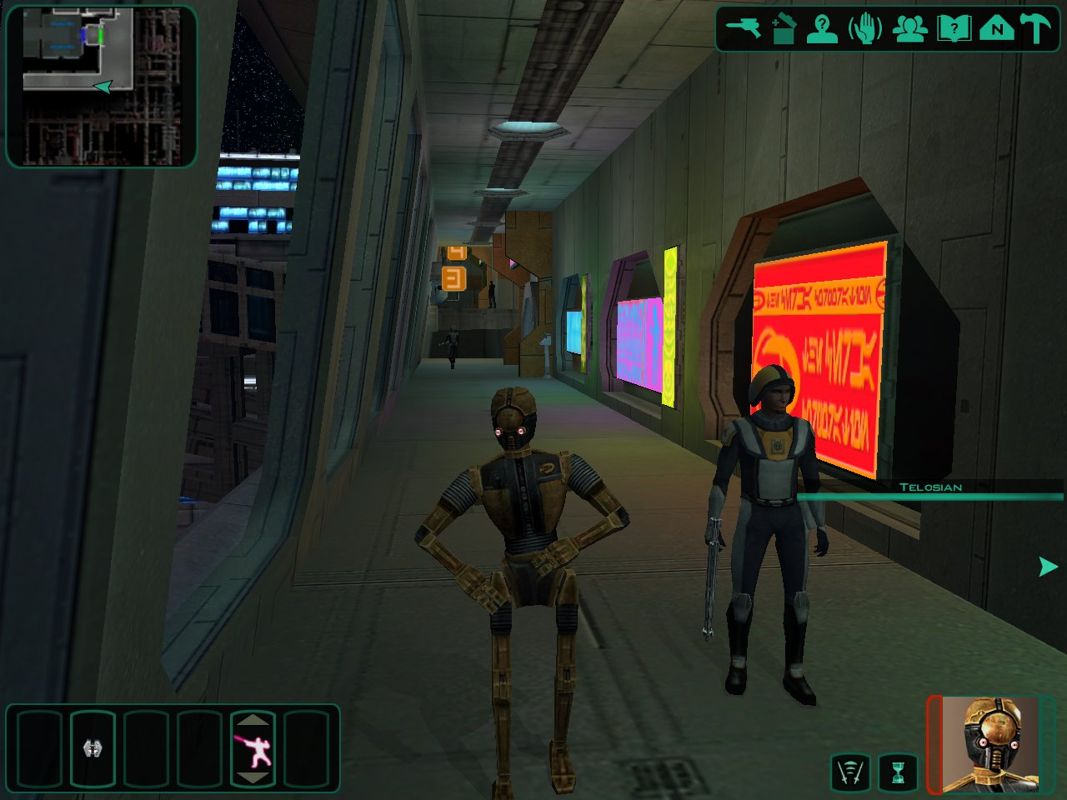The width and height of the screenshot is (1067, 800).
Task: Open the Character sheet icon
Action: (x=823, y=29)
